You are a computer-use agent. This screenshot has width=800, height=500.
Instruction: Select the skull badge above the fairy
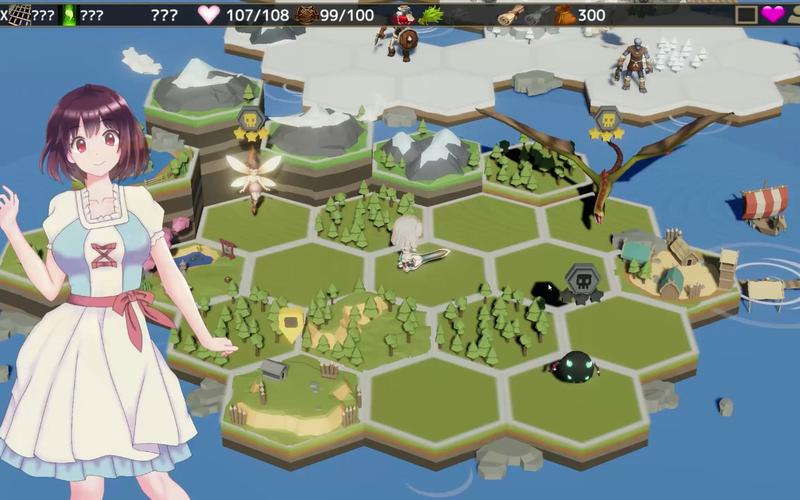point(250,120)
